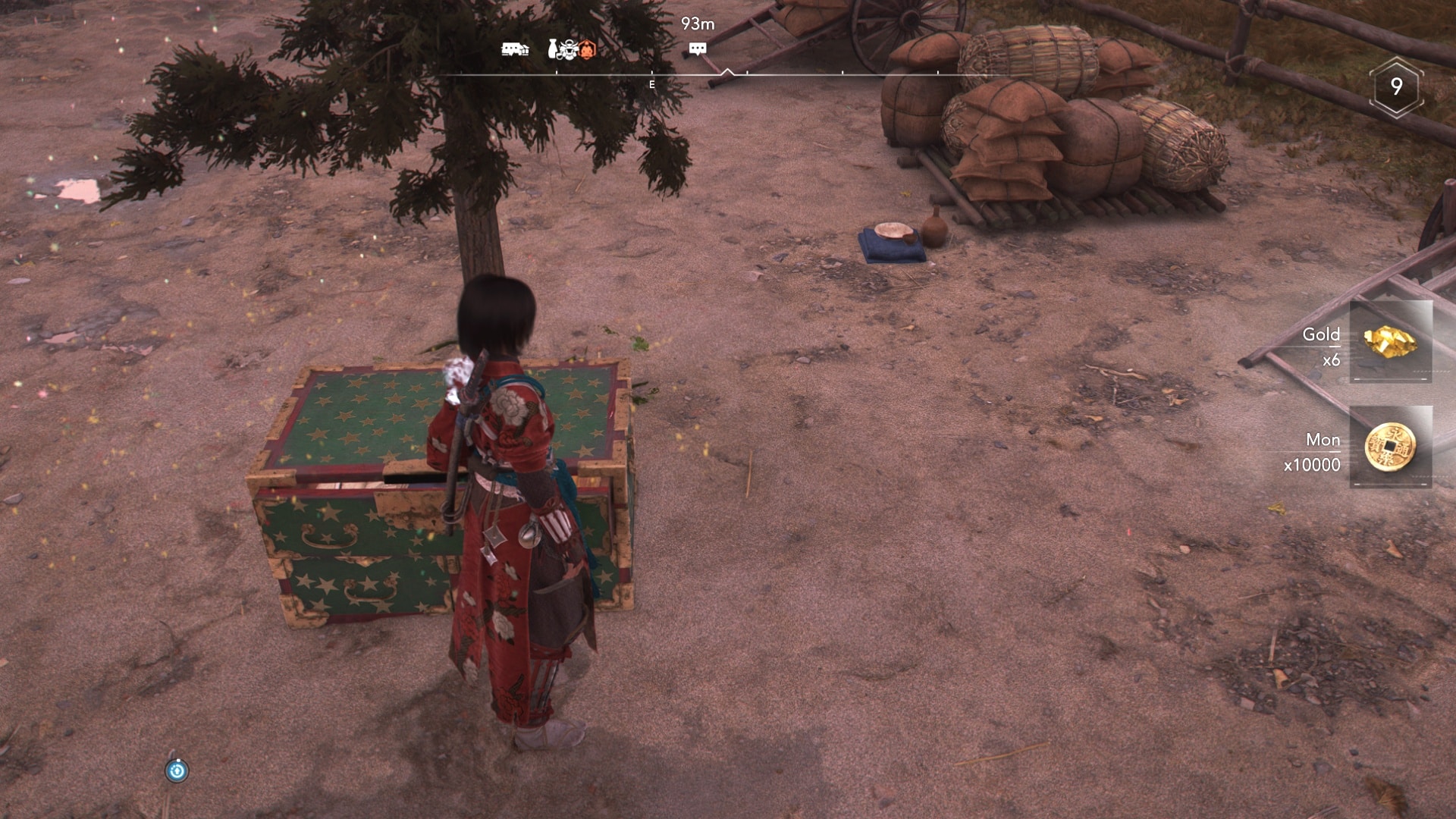This screenshot has height=819, width=1456.
Task: Open the level 9 hexagon badge
Action: (x=1396, y=87)
